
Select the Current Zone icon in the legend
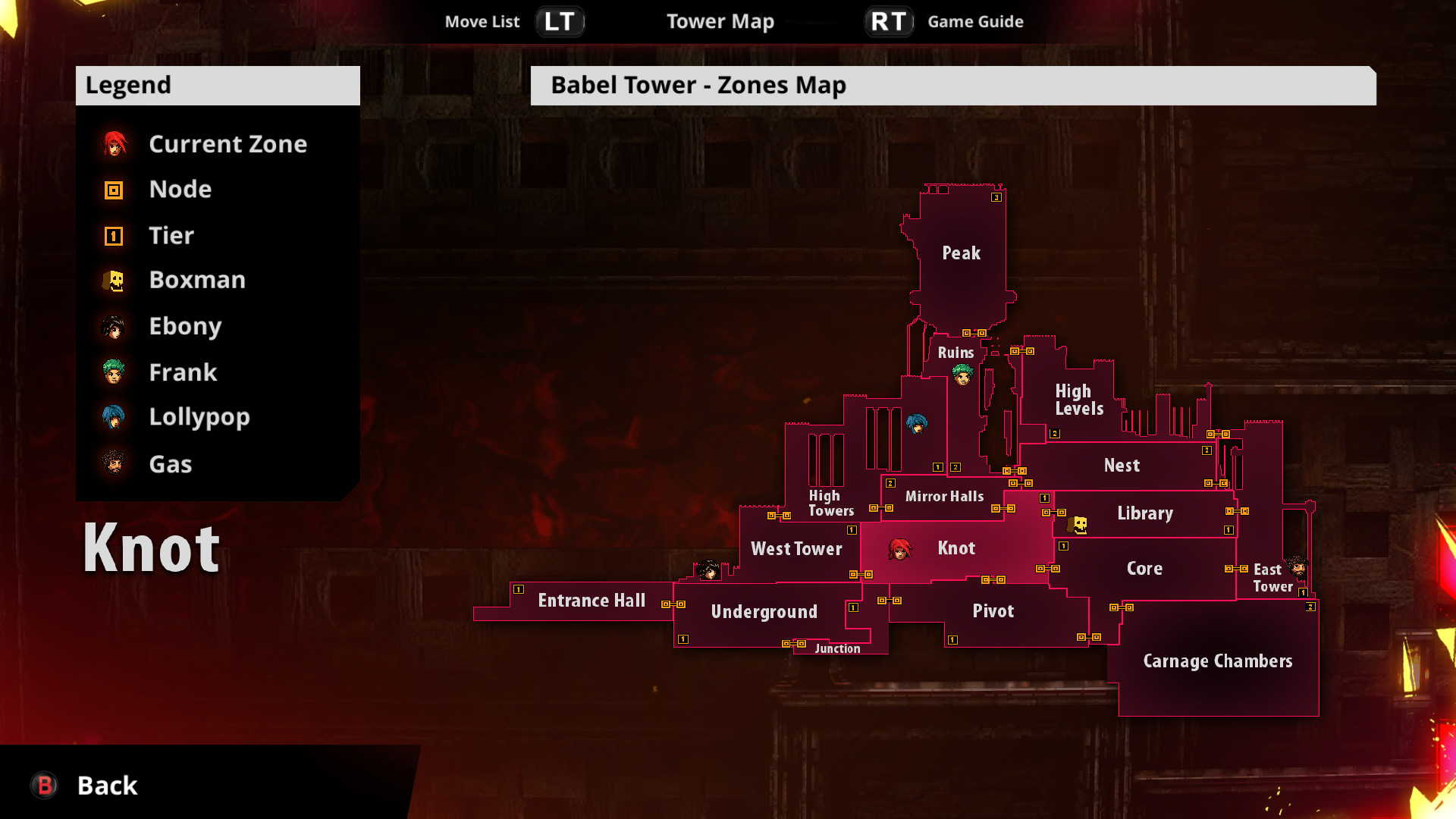click(x=112, y=143)
